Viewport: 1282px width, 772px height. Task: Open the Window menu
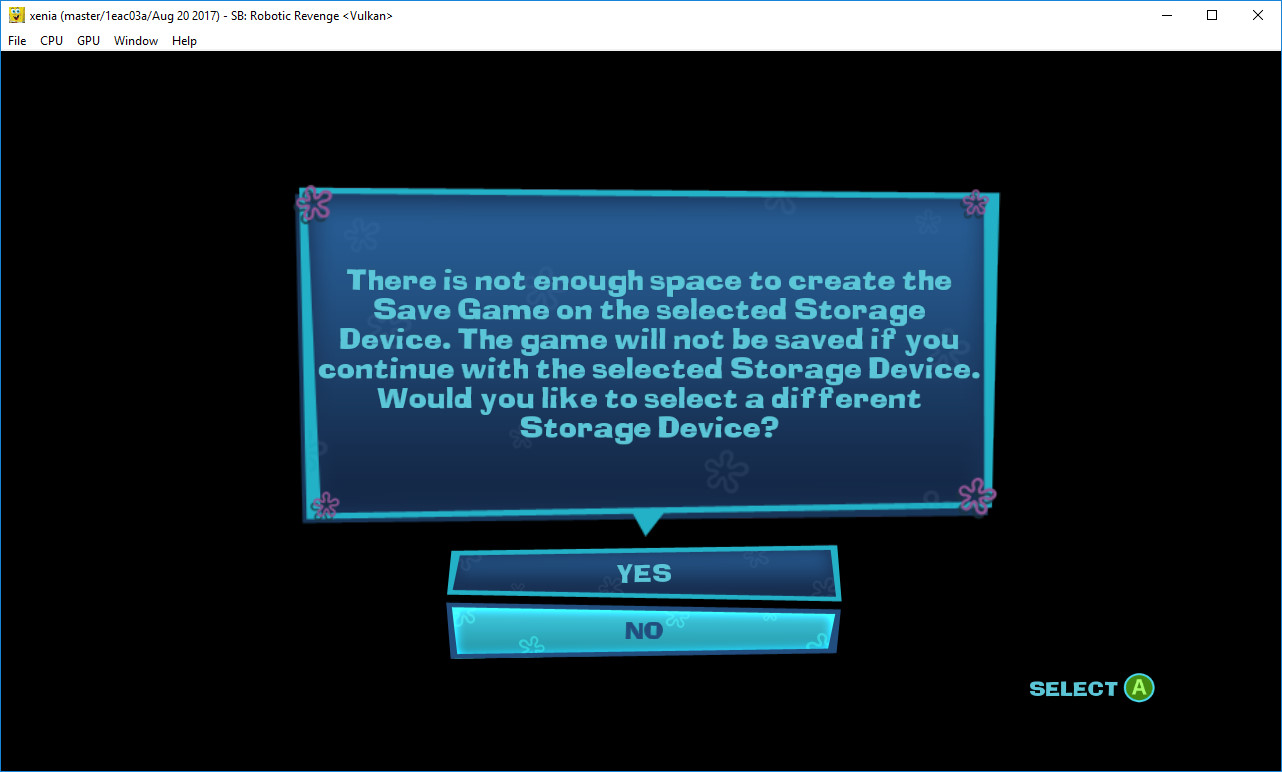135,41
